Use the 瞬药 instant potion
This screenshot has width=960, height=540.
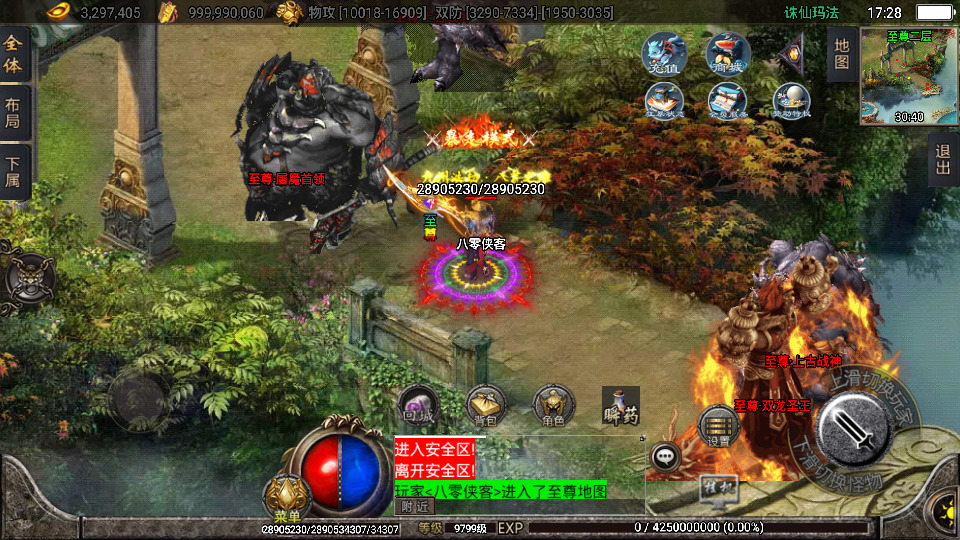click(x=620, y=406)
